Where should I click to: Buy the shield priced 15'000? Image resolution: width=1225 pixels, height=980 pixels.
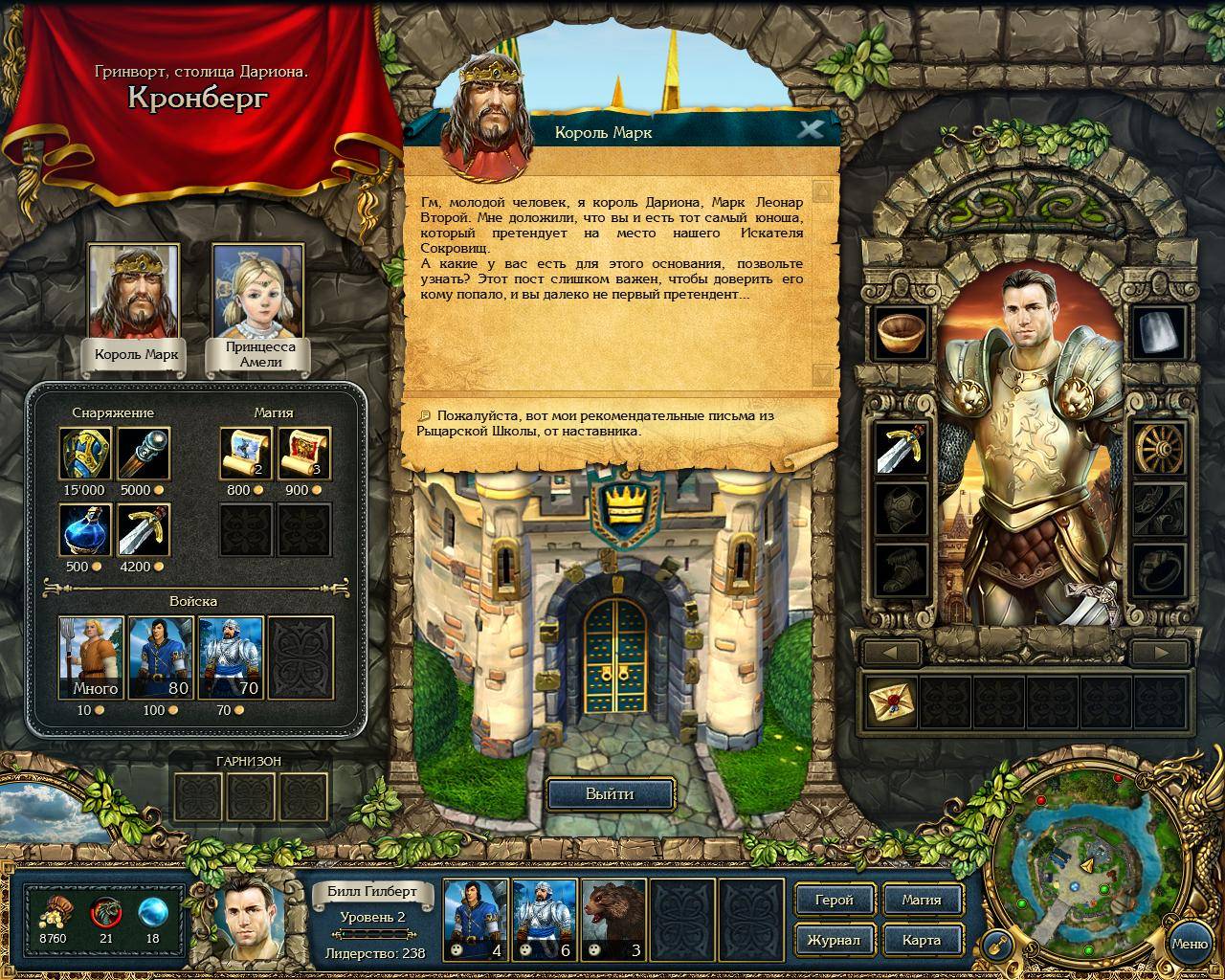point(85,454)
